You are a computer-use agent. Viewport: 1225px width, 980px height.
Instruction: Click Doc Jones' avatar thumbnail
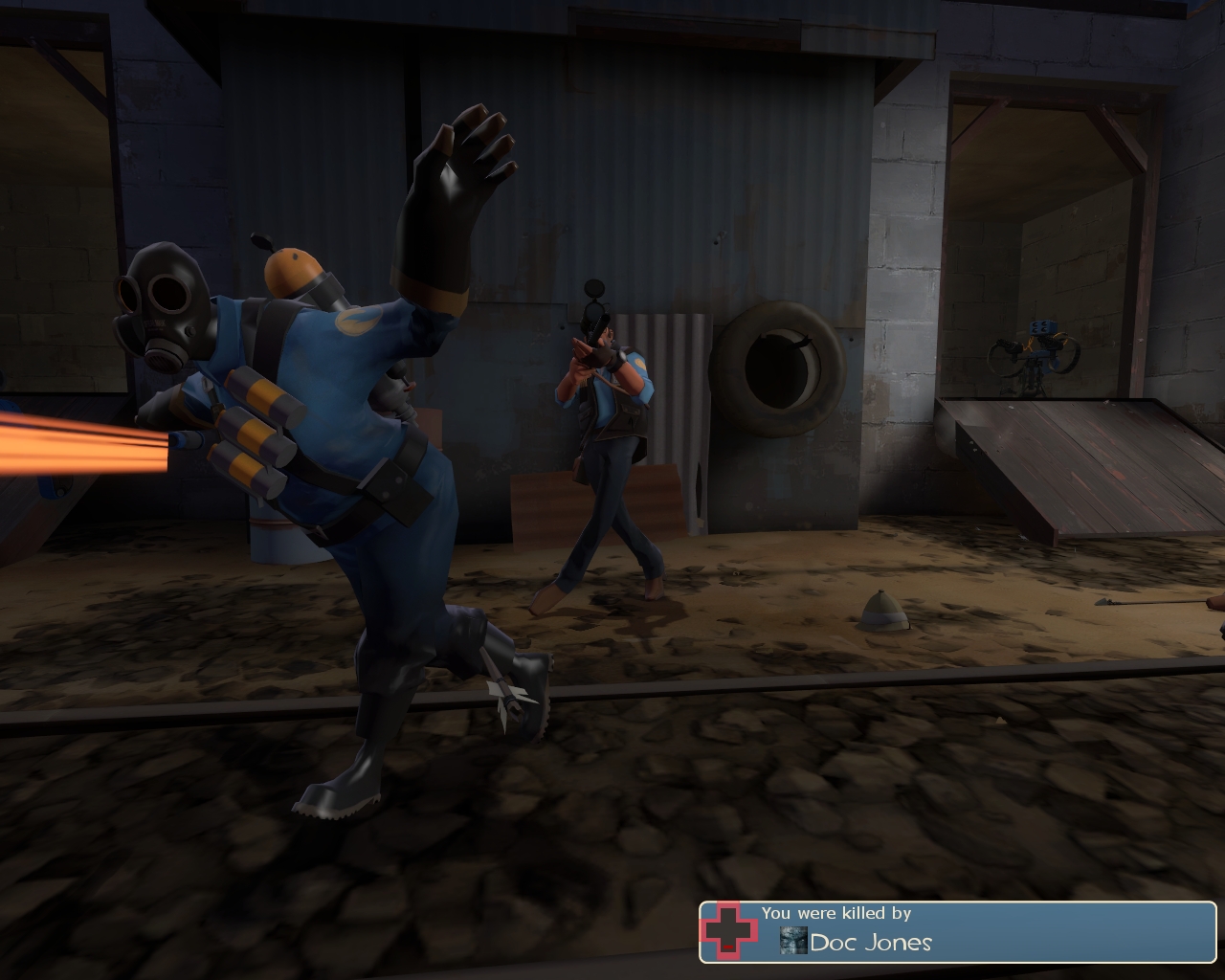(x=793, y=941)
